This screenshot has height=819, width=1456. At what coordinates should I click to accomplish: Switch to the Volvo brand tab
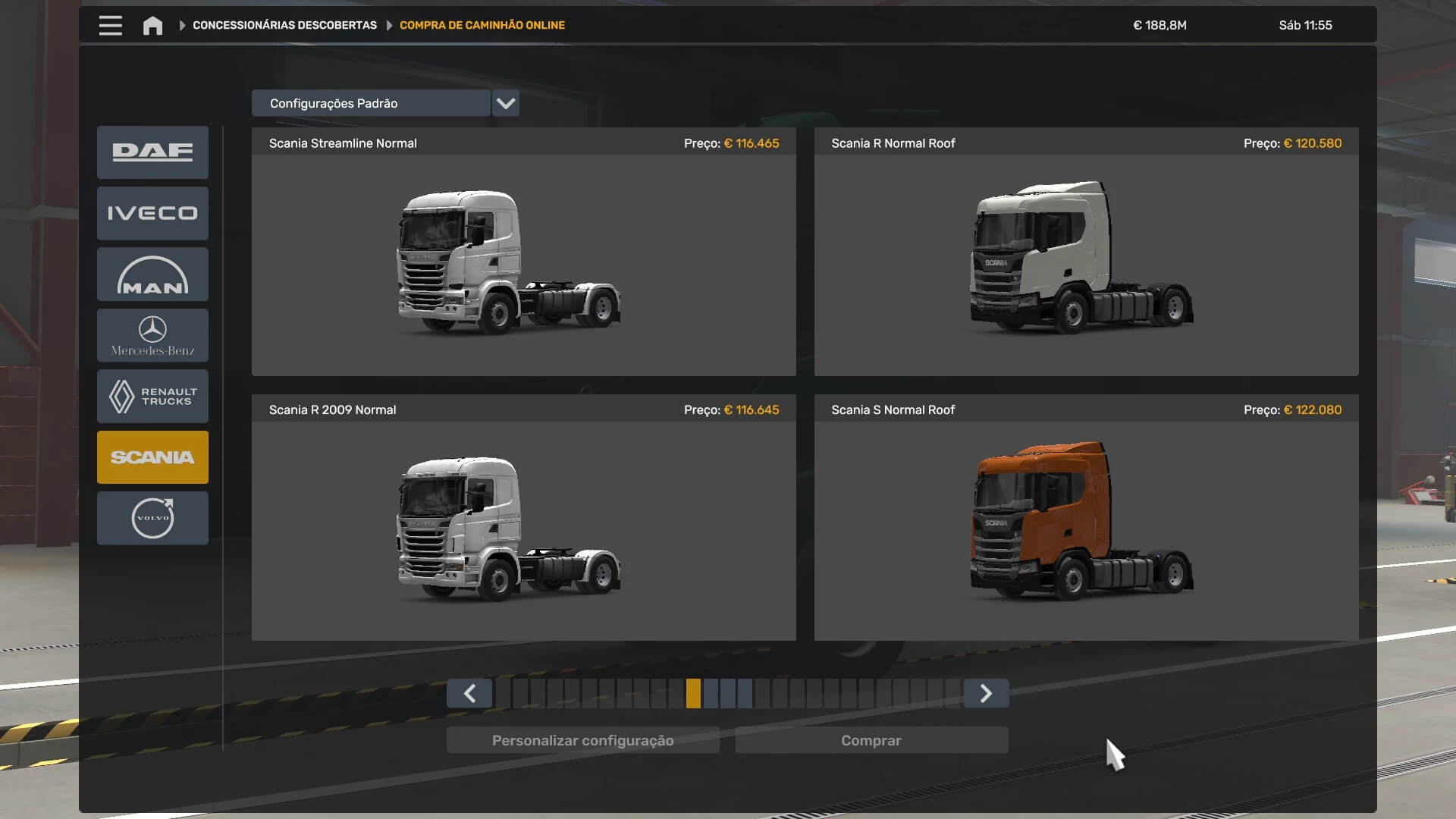point(152,518)
